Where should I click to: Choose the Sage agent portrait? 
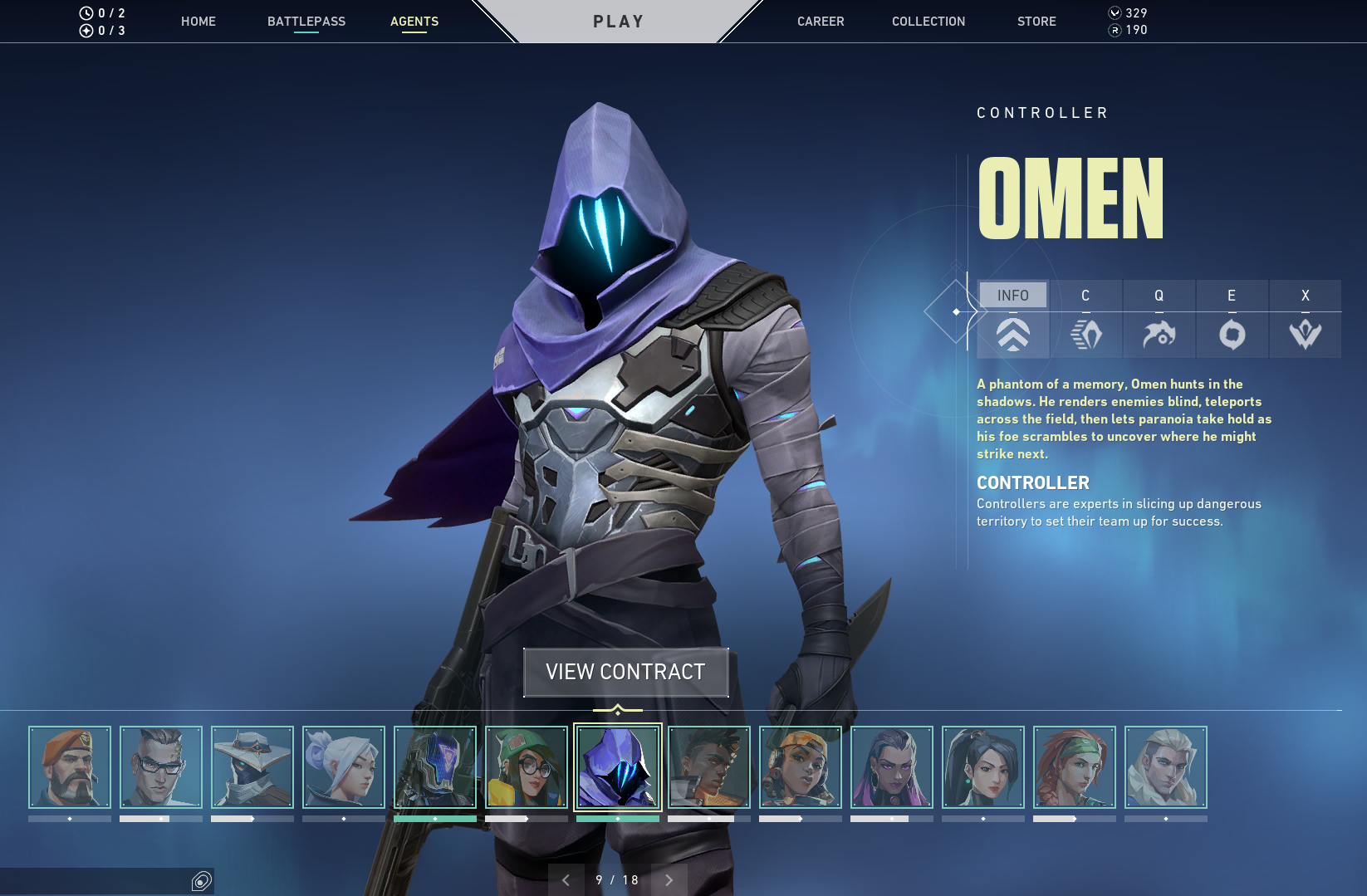[x=983, y=767]
